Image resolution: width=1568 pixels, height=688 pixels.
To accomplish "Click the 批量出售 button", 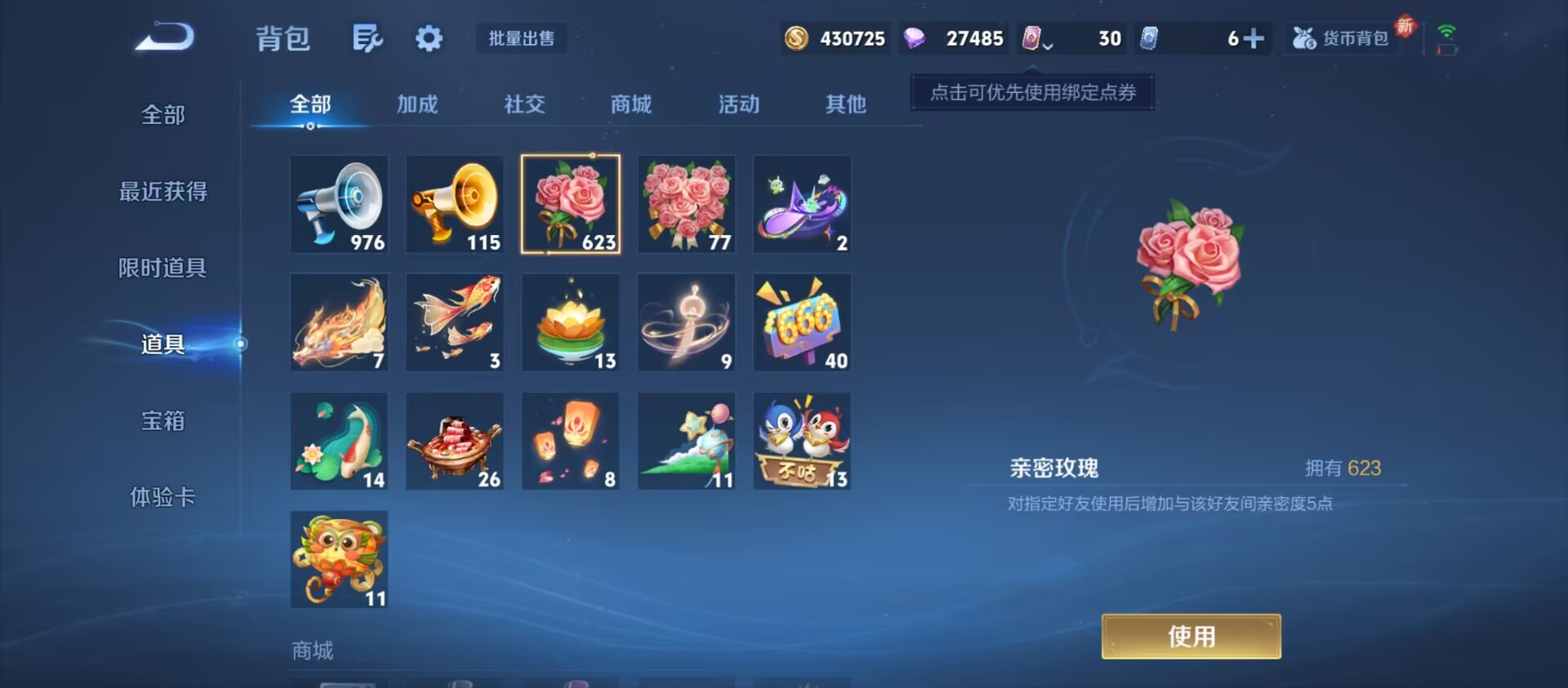I will pos(521,39).
